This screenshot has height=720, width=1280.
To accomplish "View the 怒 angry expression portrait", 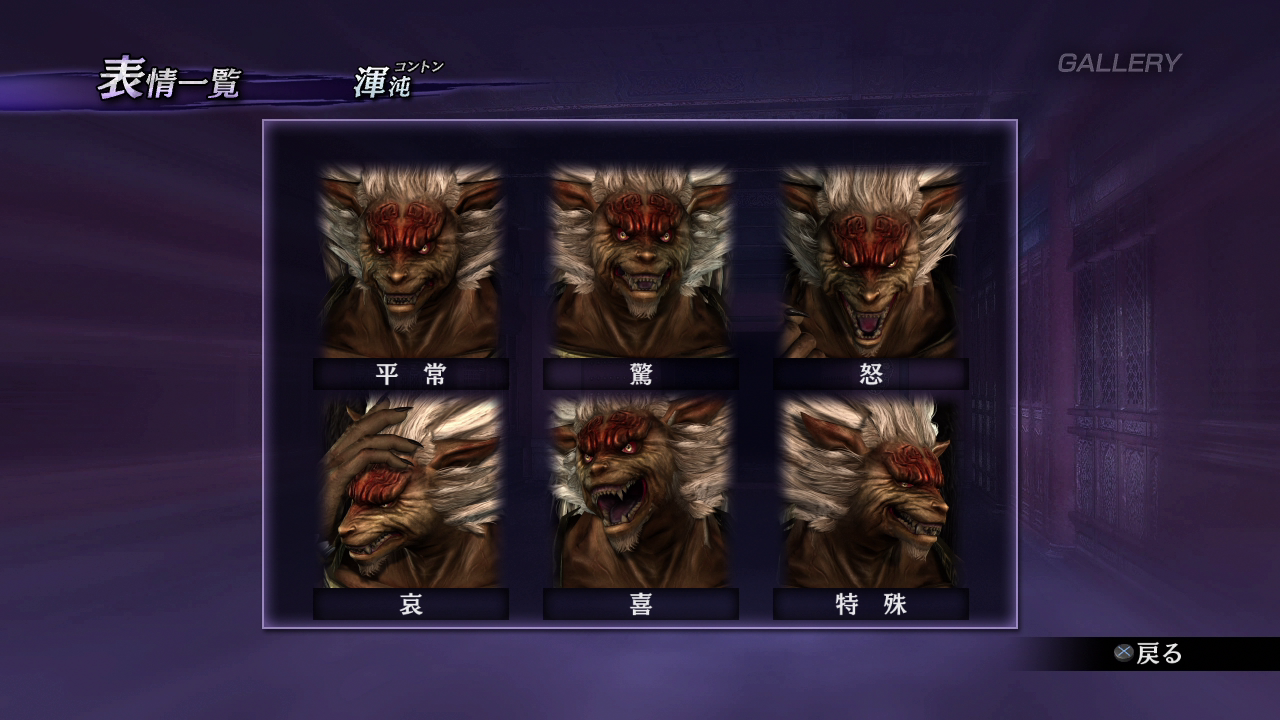I will (x=871, y=262).
